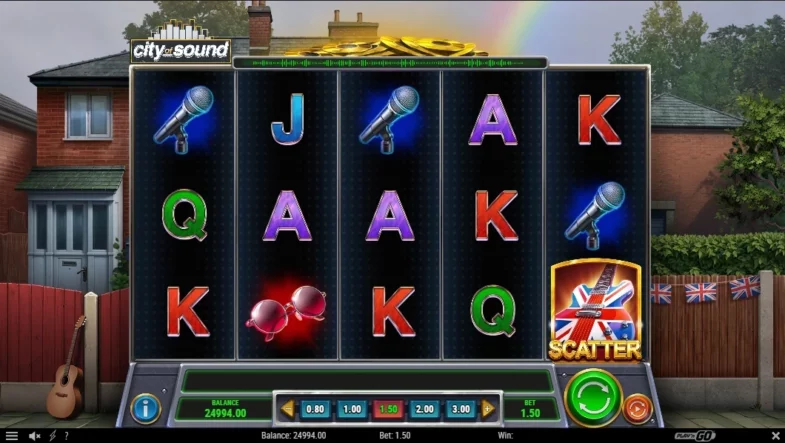Start autoplay with the orange button
The image size is (785, 443).
[x=637, y=408]
